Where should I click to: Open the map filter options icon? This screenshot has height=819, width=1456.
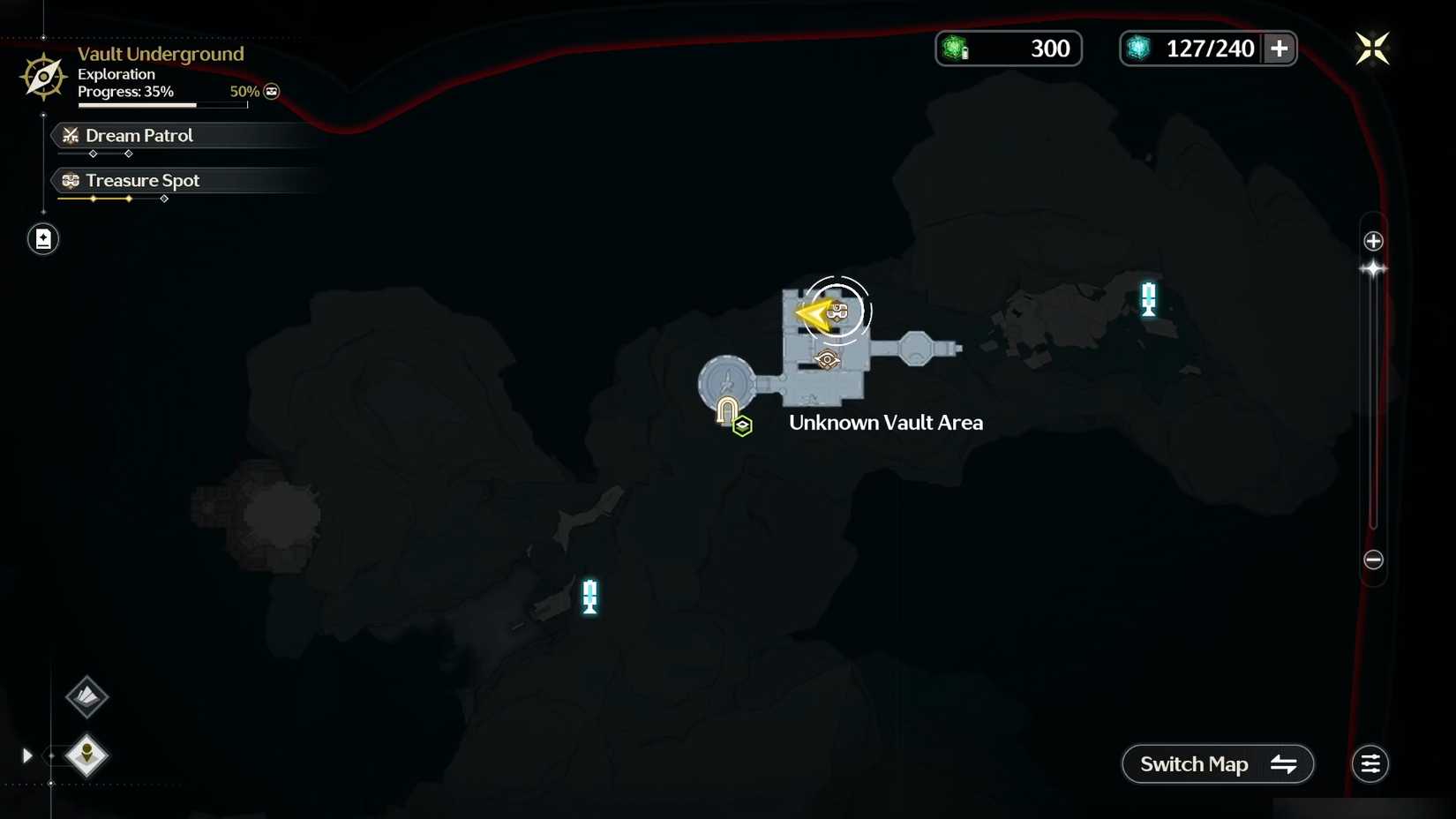point(1370,763)
